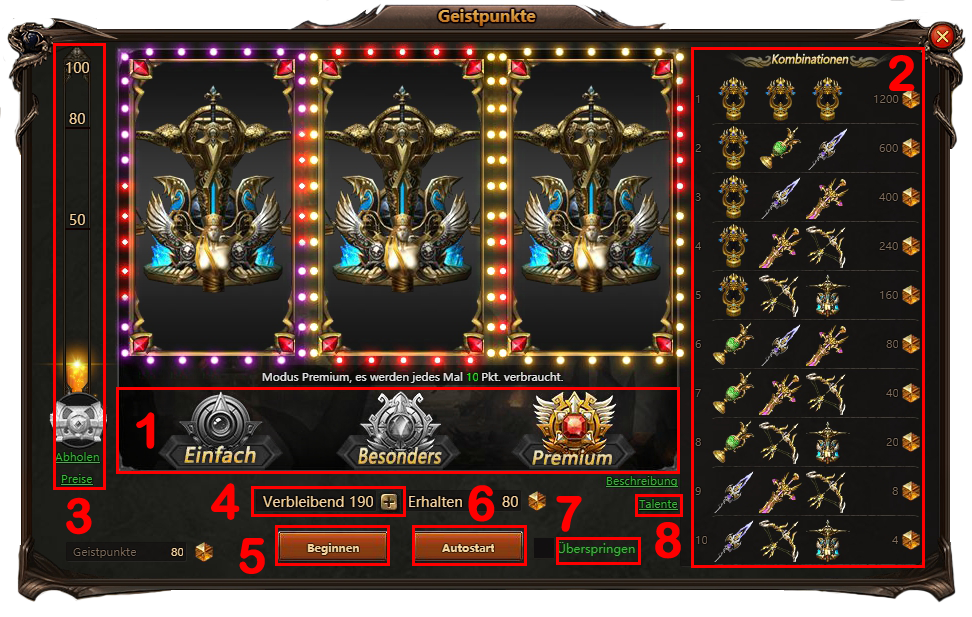Select the Einfach mode

(219, 430)
